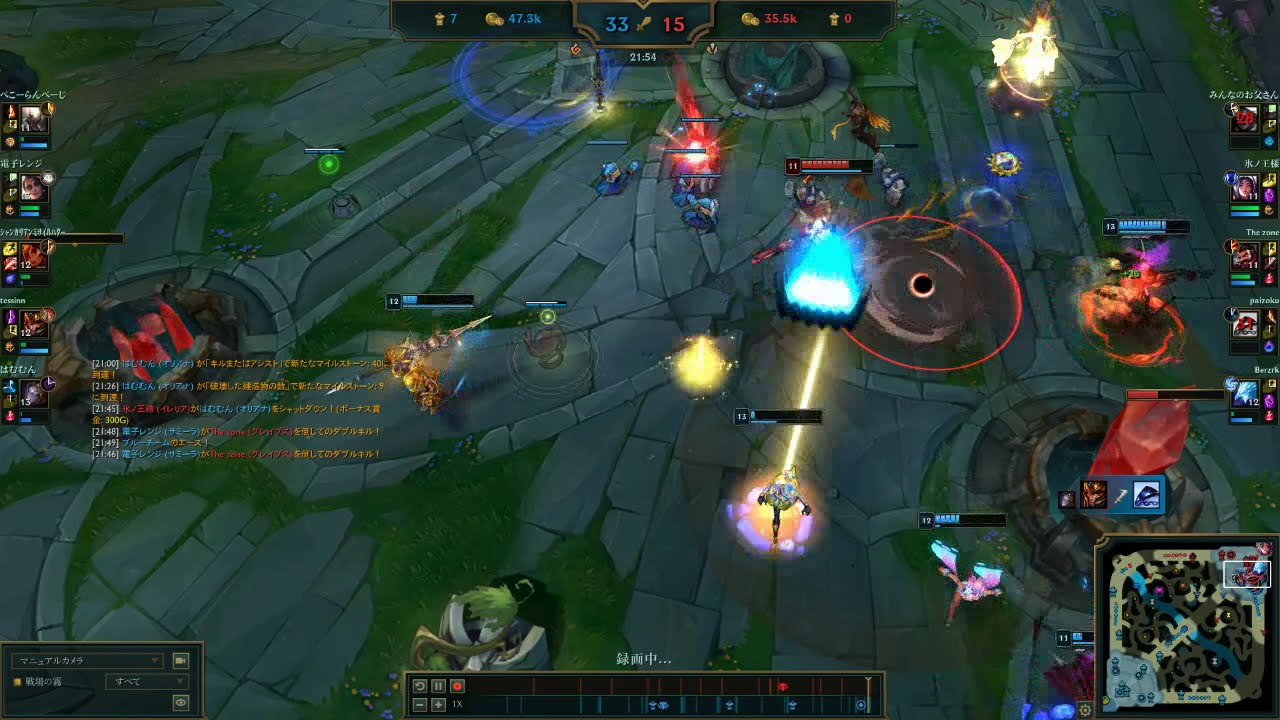
Task: Select paizoku's champion portrait
Action: pyautogui.click(x=1245, y=323)
